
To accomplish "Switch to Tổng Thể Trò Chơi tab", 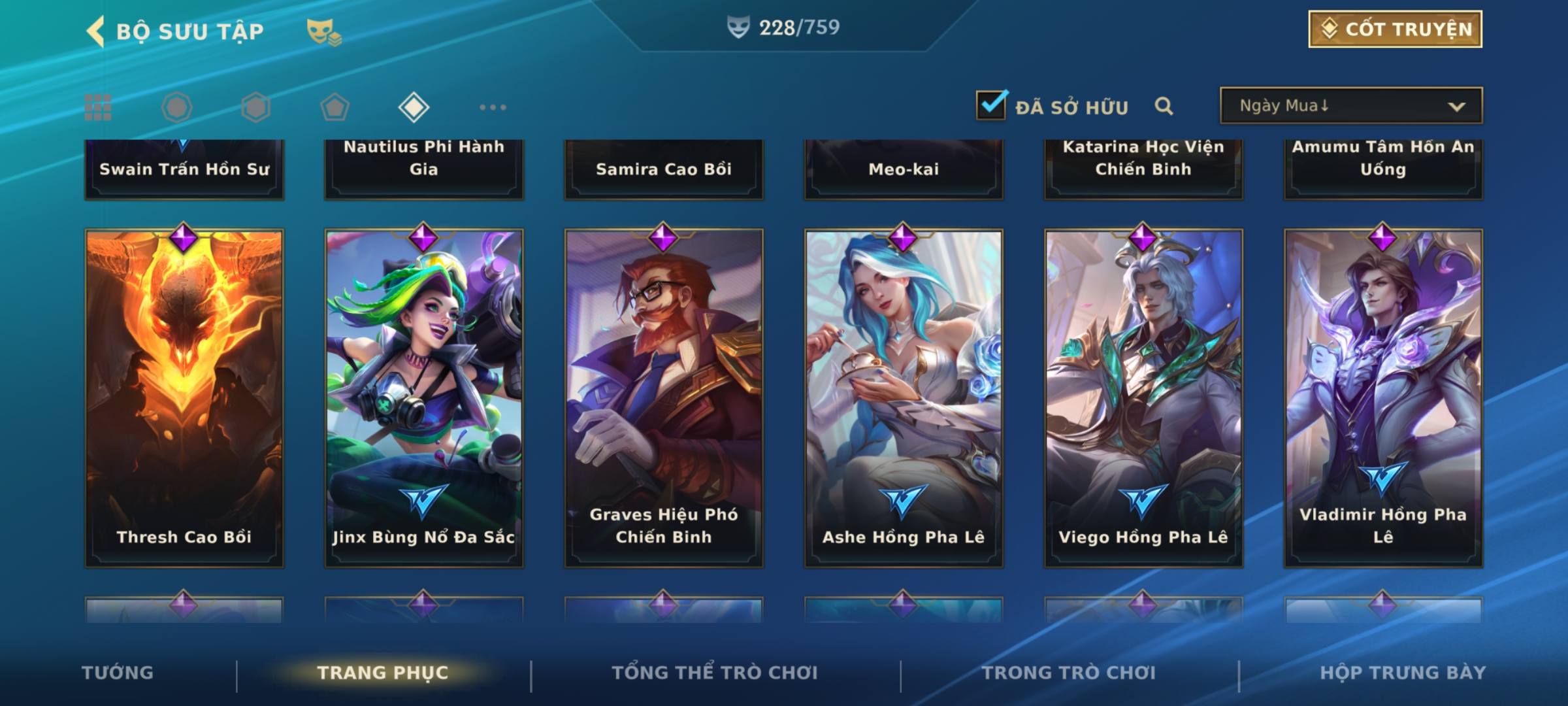I will [x=715, y=673].
